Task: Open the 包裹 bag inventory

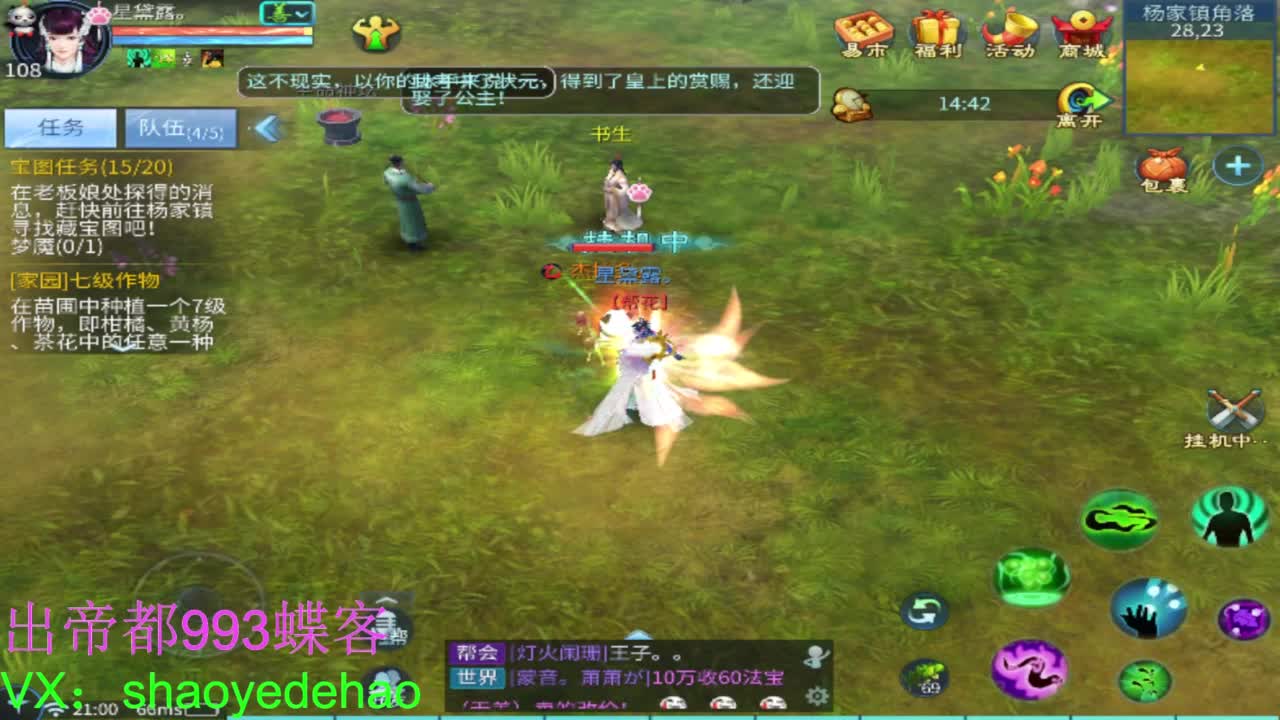Action: [x=1160, y=165]
